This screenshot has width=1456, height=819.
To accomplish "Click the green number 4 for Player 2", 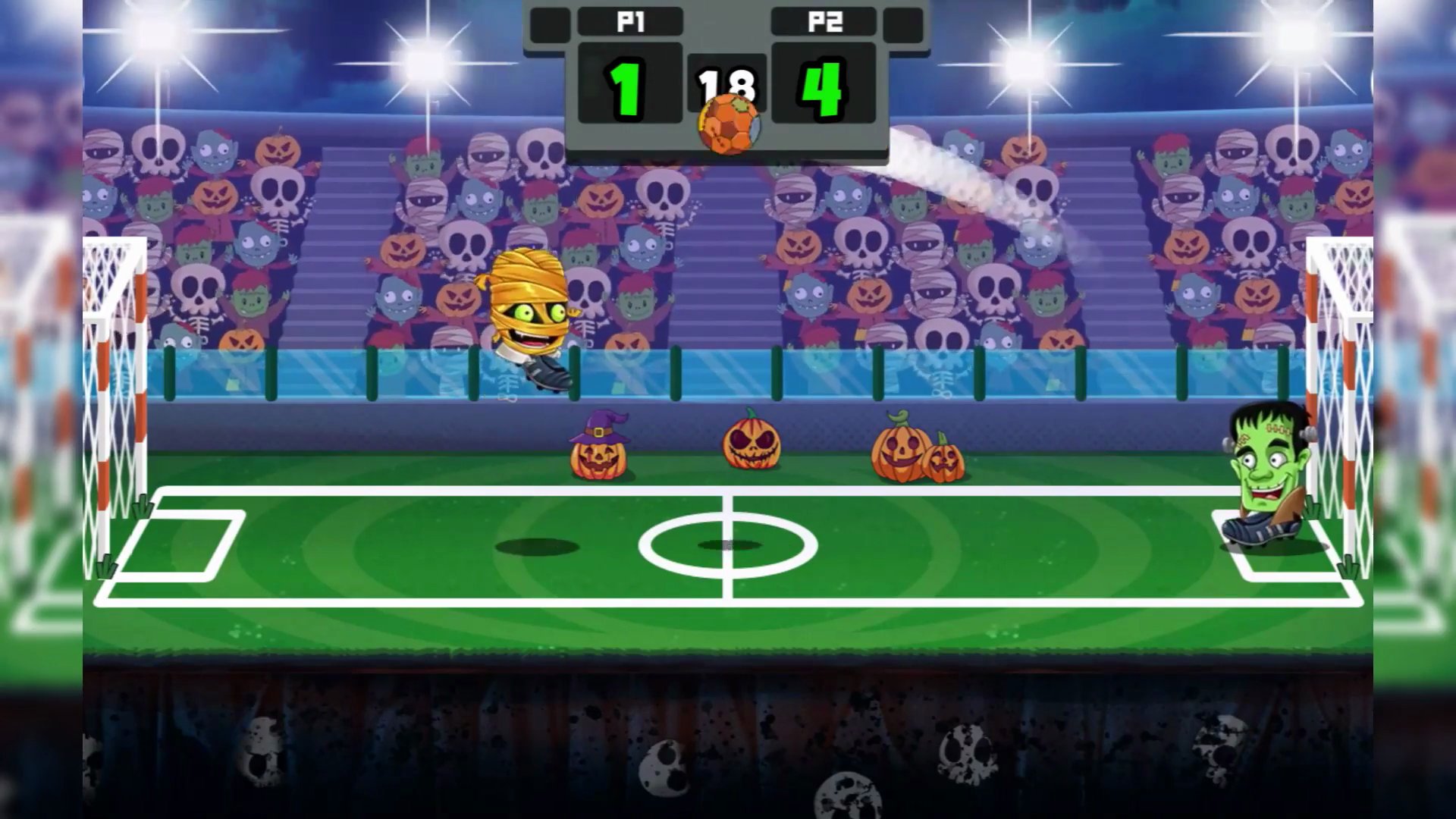I will click(824, 89).
